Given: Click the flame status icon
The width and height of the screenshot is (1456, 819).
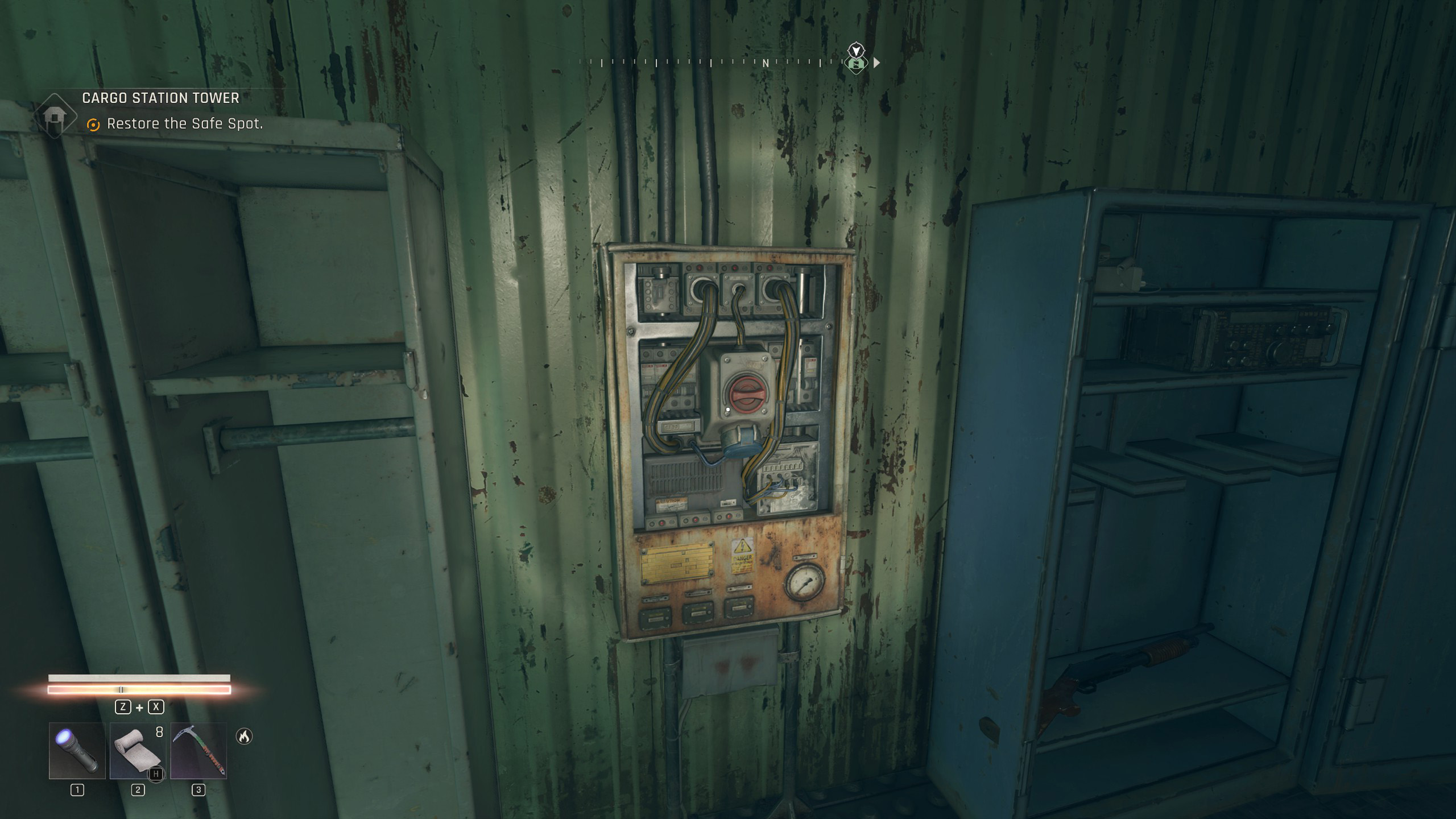Looking at the screenshot, I should 244,737.
